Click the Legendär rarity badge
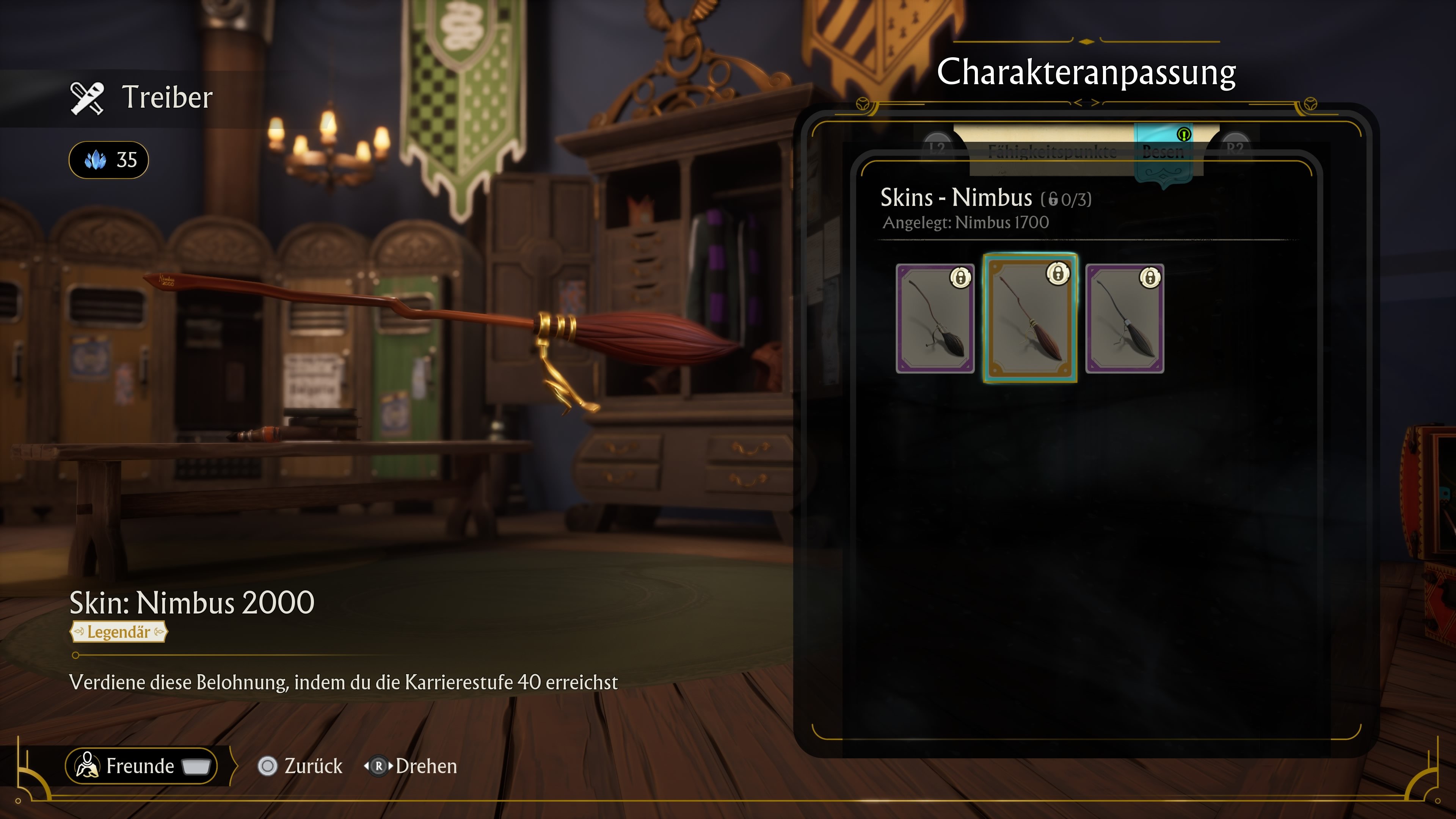 click(x=118, y=632)
